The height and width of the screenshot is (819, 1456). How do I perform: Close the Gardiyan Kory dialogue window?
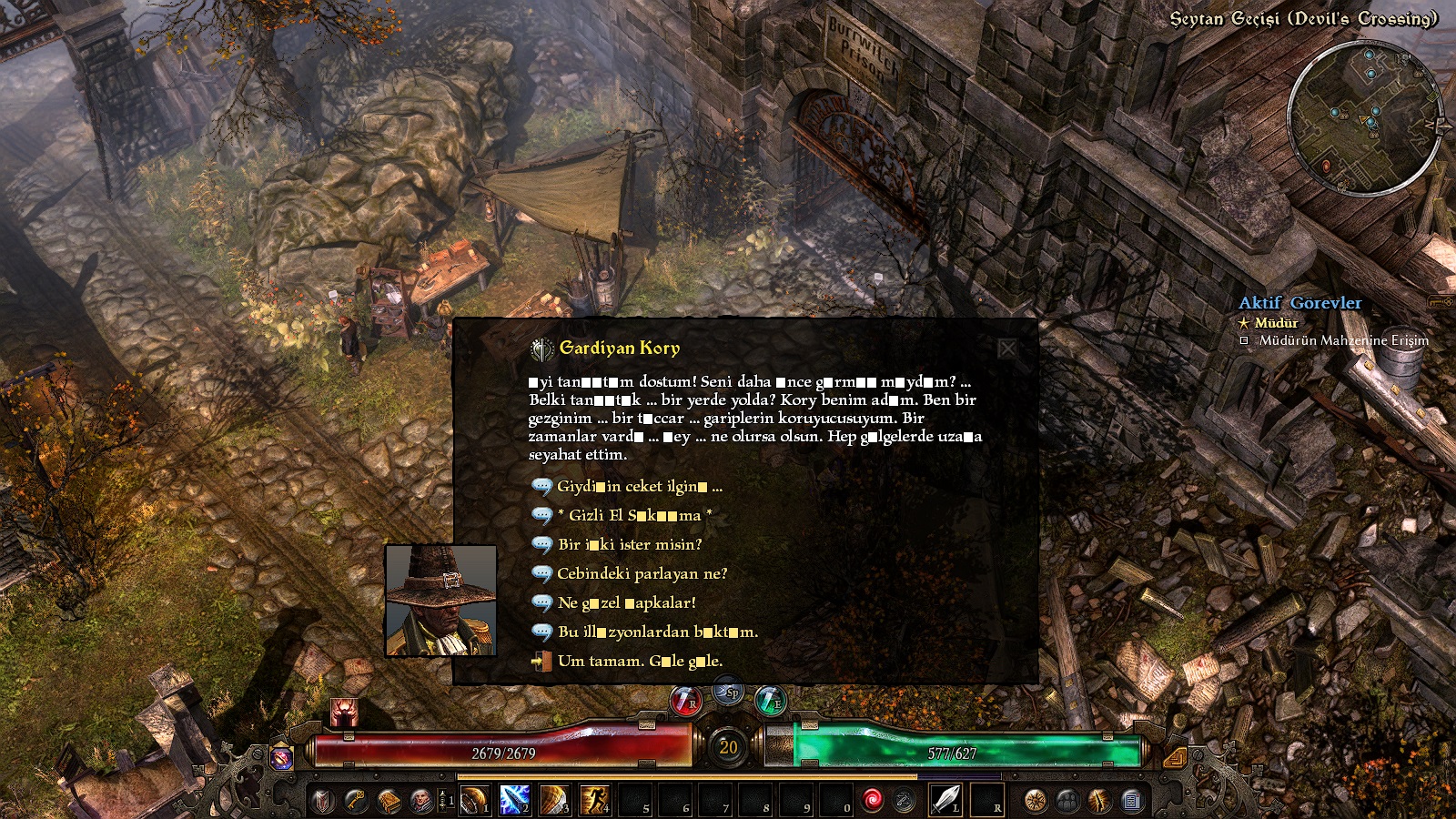pyautogui.click(x=1007, y=349)
